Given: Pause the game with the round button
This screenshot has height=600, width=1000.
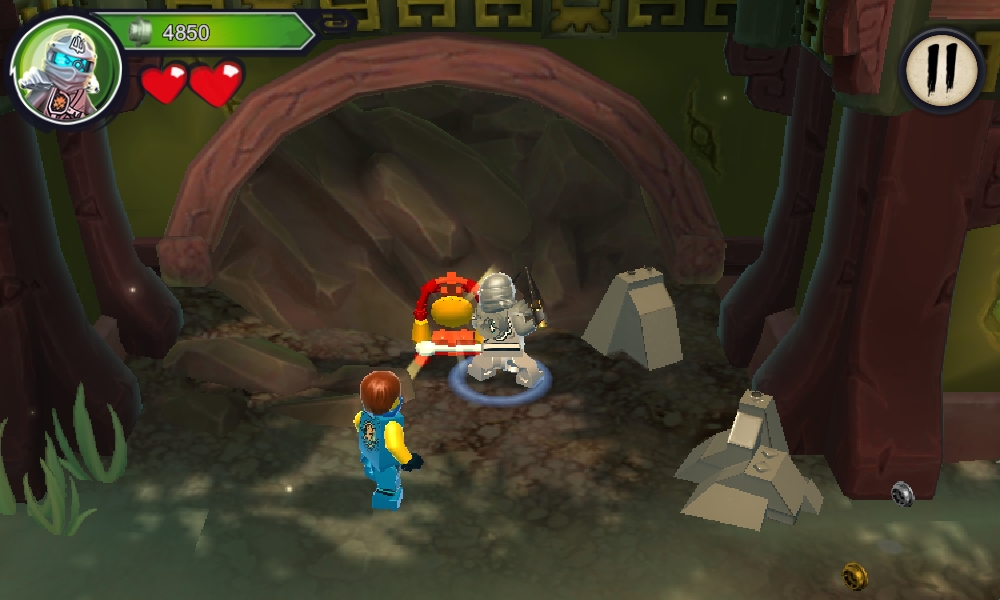Looking at the screenshot, I should click(941, 68).
